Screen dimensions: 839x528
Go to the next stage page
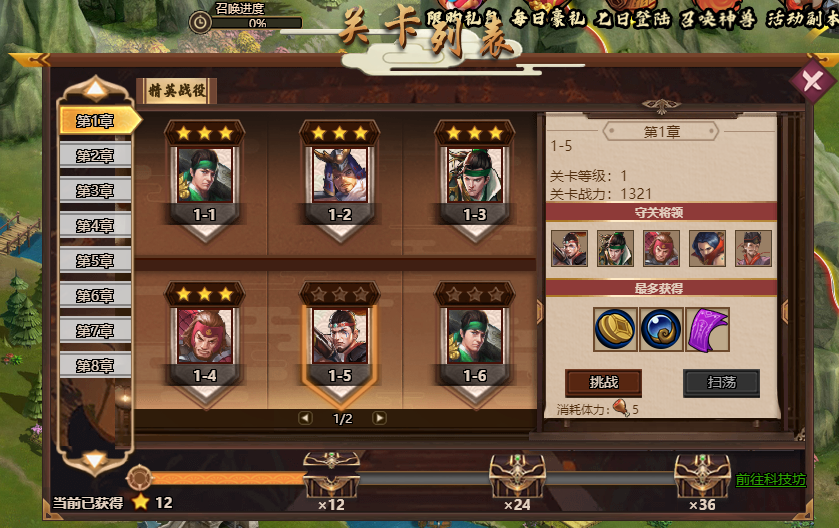pos(380,418)
